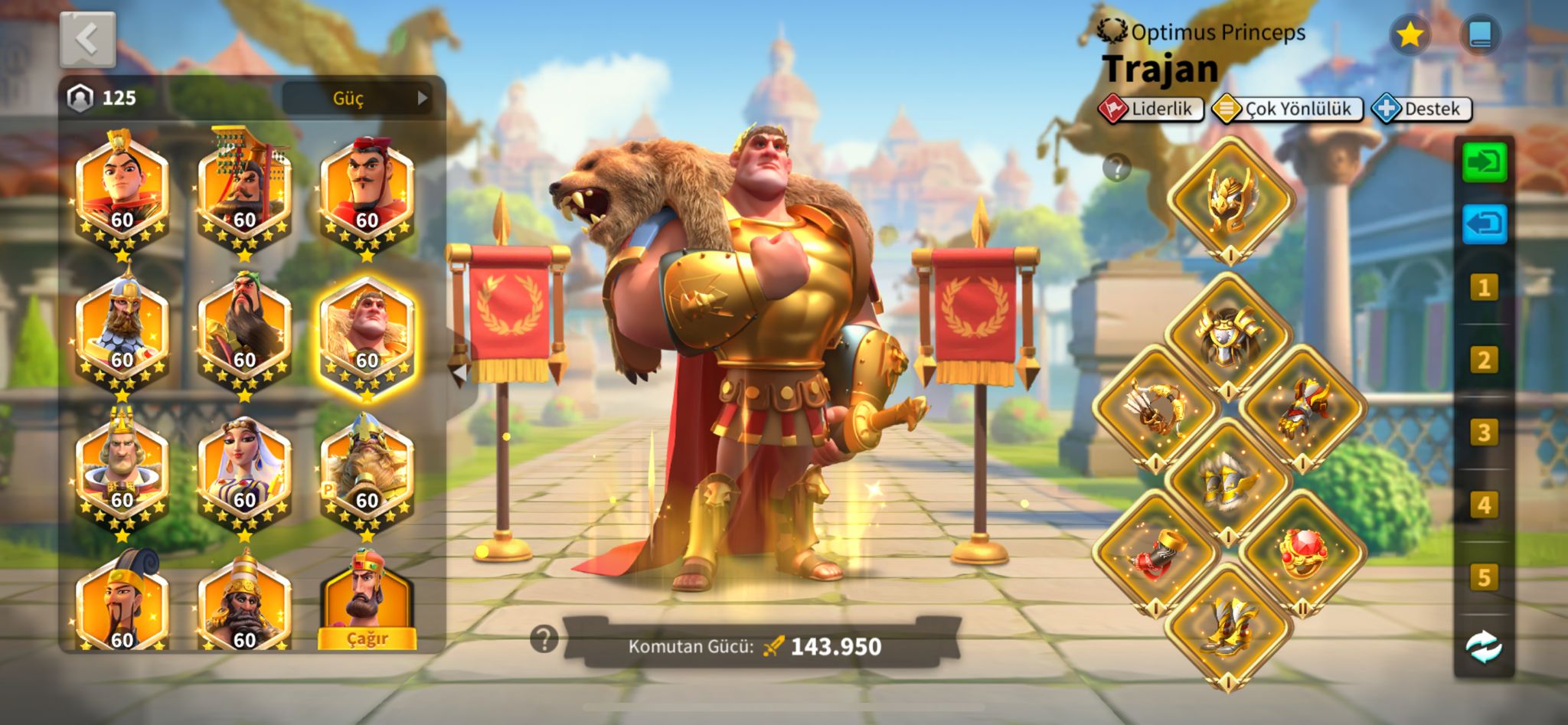This screenshot has height=725, width=1568.
Task: Open the red gauntlets equipment slot
Action: pyautogui.click(x=1302, y=407)
